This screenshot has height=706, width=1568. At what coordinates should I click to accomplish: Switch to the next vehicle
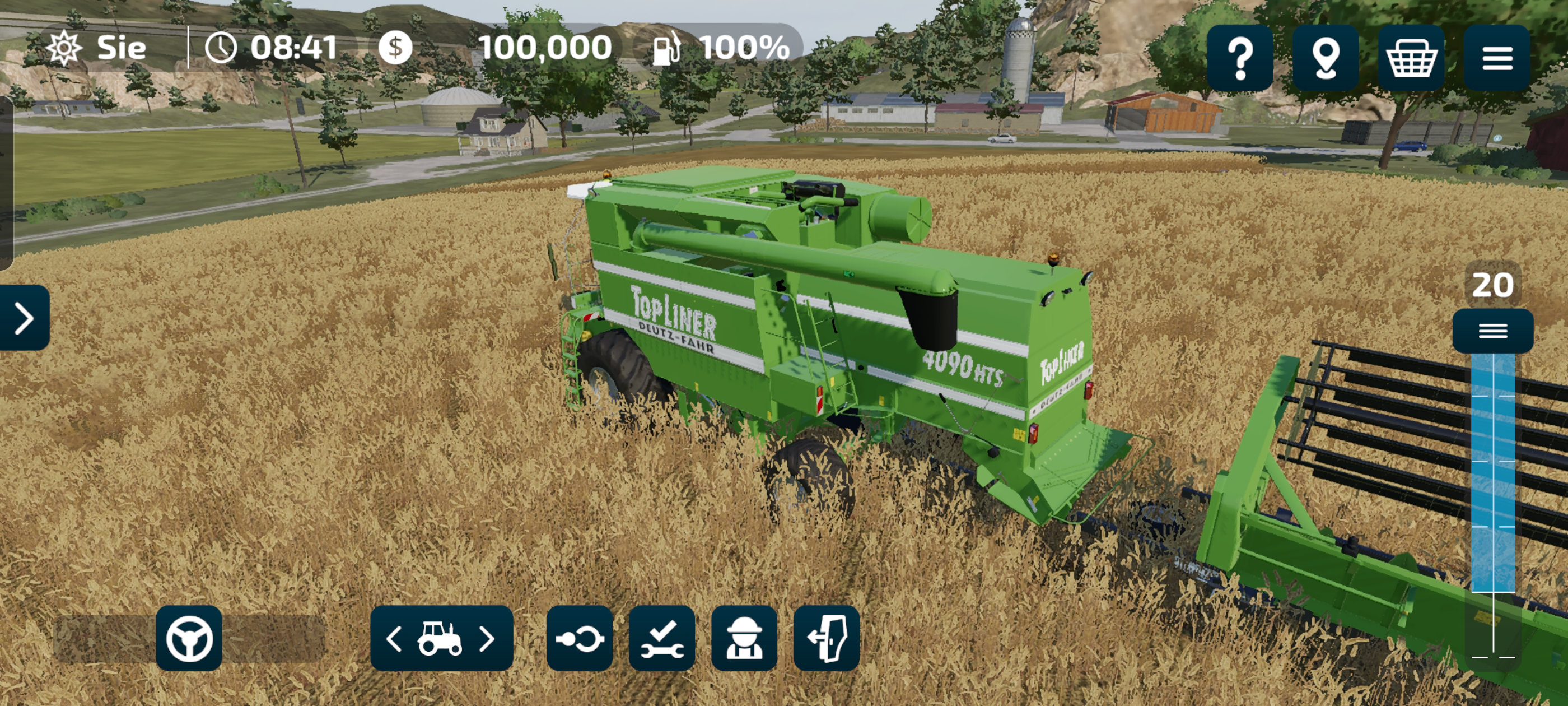[x=487, y=639]
